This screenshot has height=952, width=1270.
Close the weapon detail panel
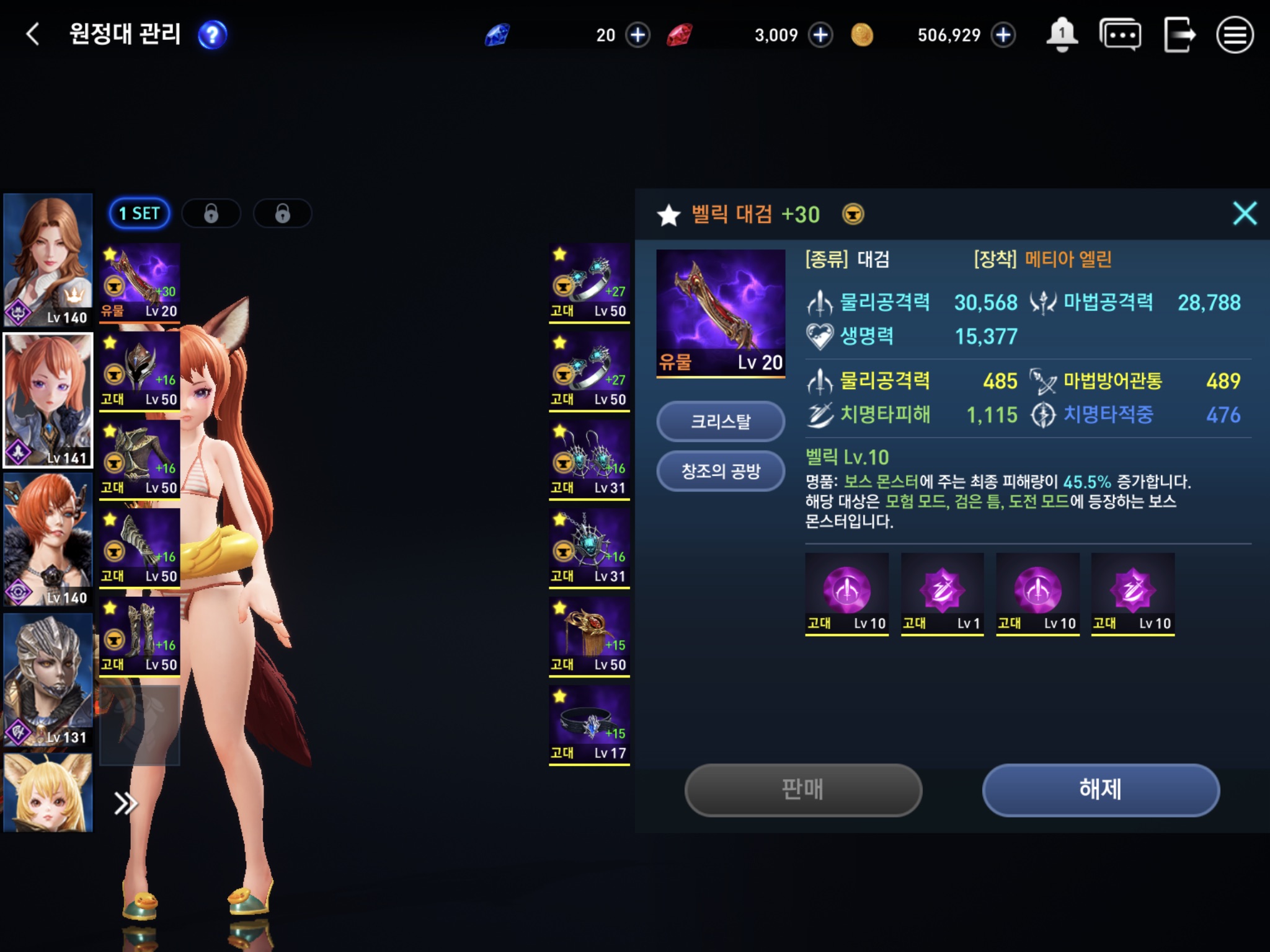click(x=1244, y=214)
